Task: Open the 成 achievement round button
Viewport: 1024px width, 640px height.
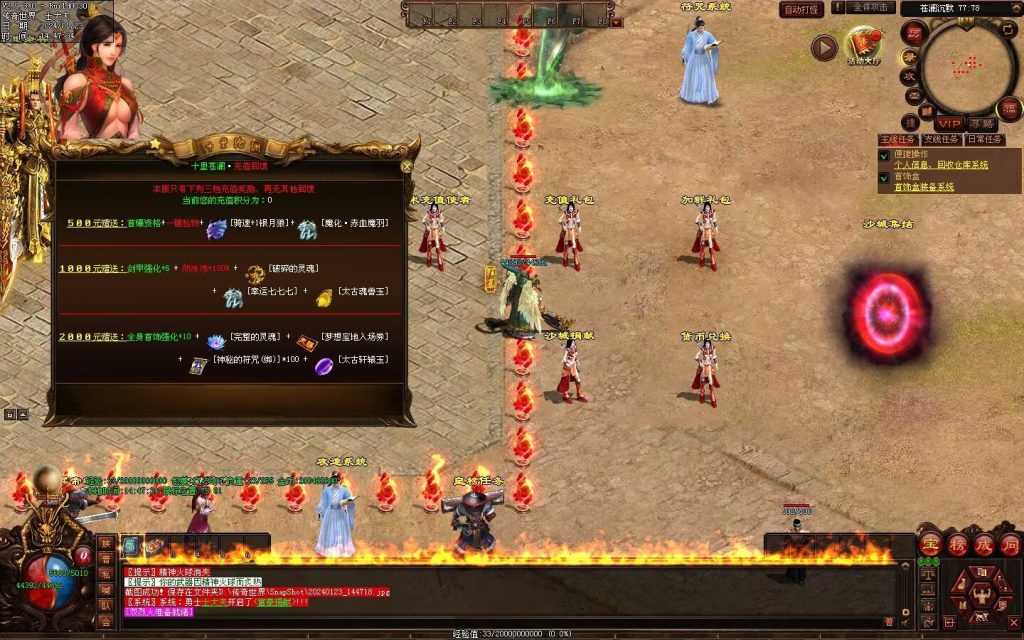Action: [x=983, y=545]
